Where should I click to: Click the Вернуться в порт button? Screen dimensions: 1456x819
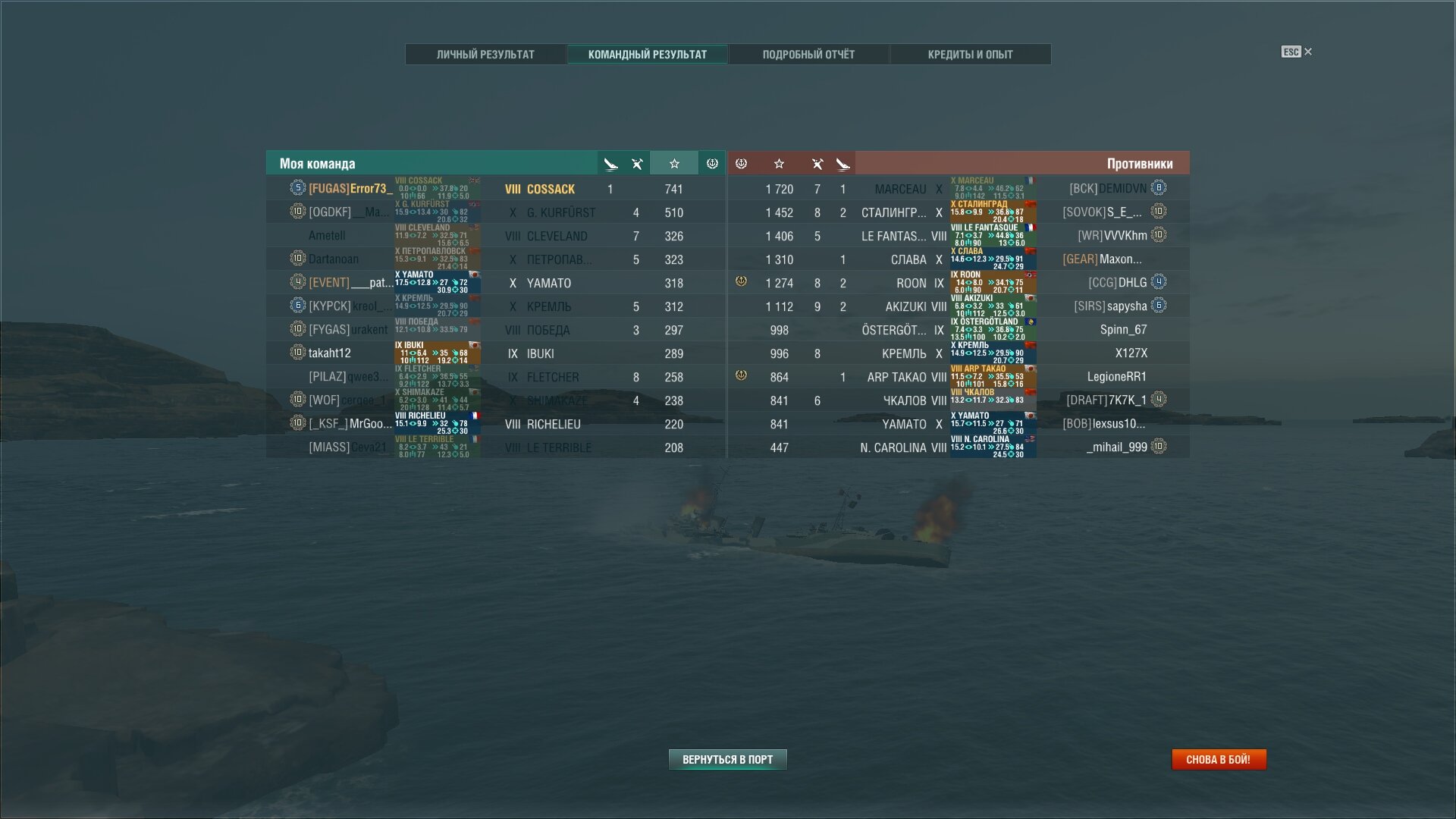[727, 759]
